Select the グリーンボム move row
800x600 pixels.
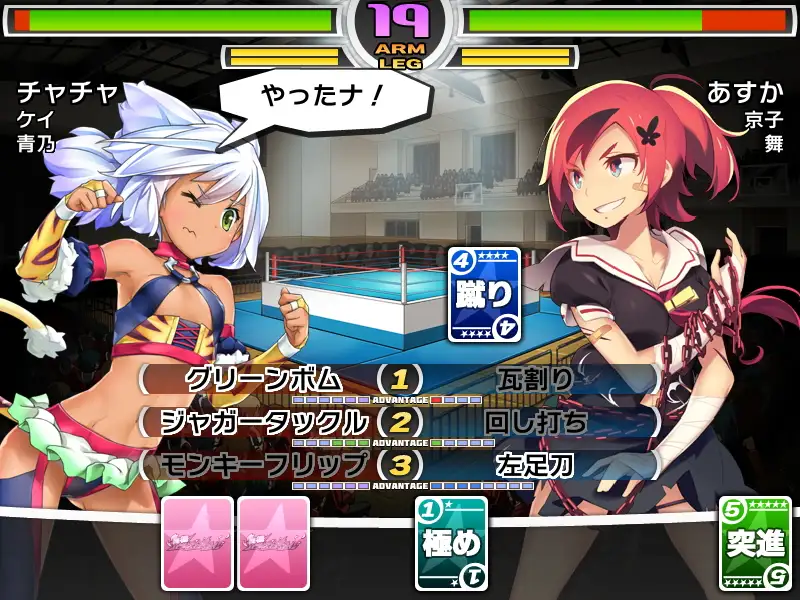[264, 380]
